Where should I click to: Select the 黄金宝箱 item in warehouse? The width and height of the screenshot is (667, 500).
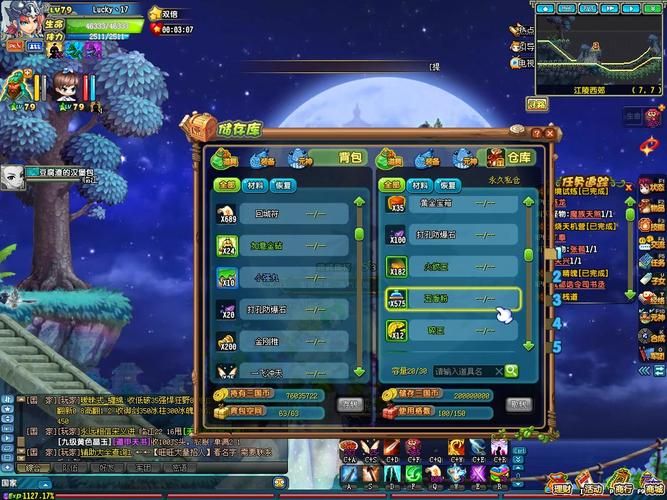pos(451,203)
